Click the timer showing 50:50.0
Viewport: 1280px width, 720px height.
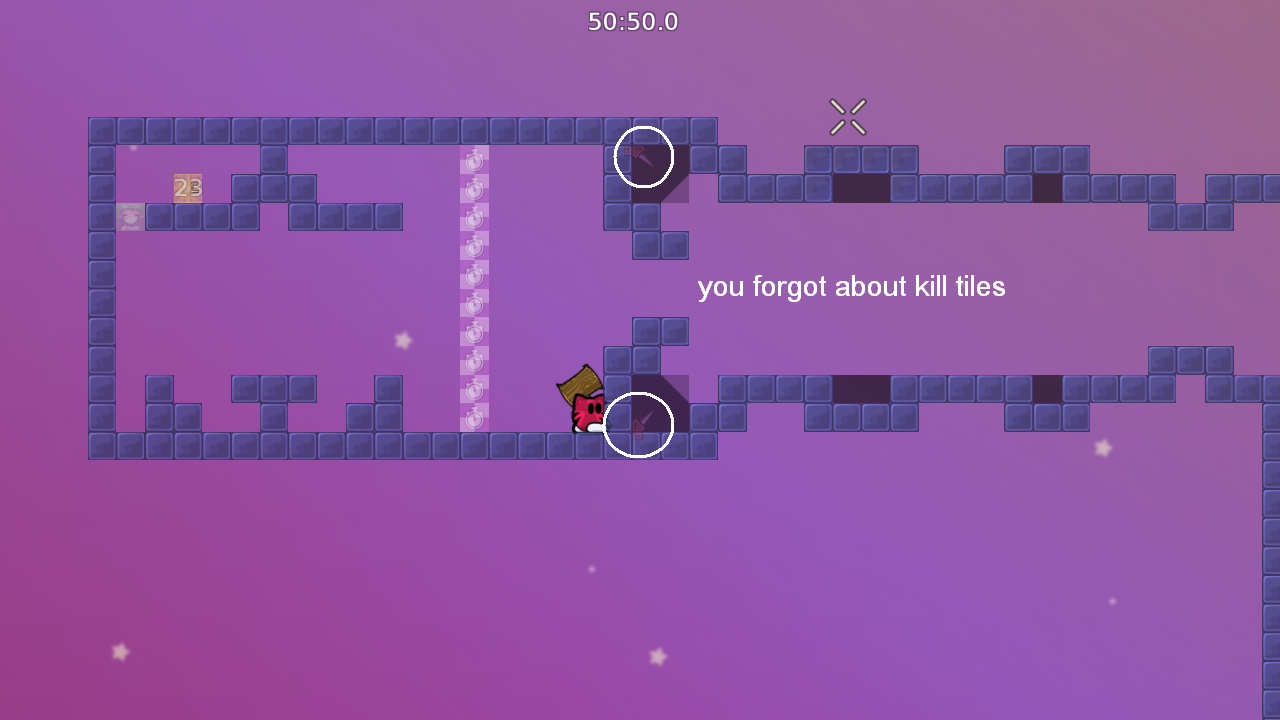634,21
